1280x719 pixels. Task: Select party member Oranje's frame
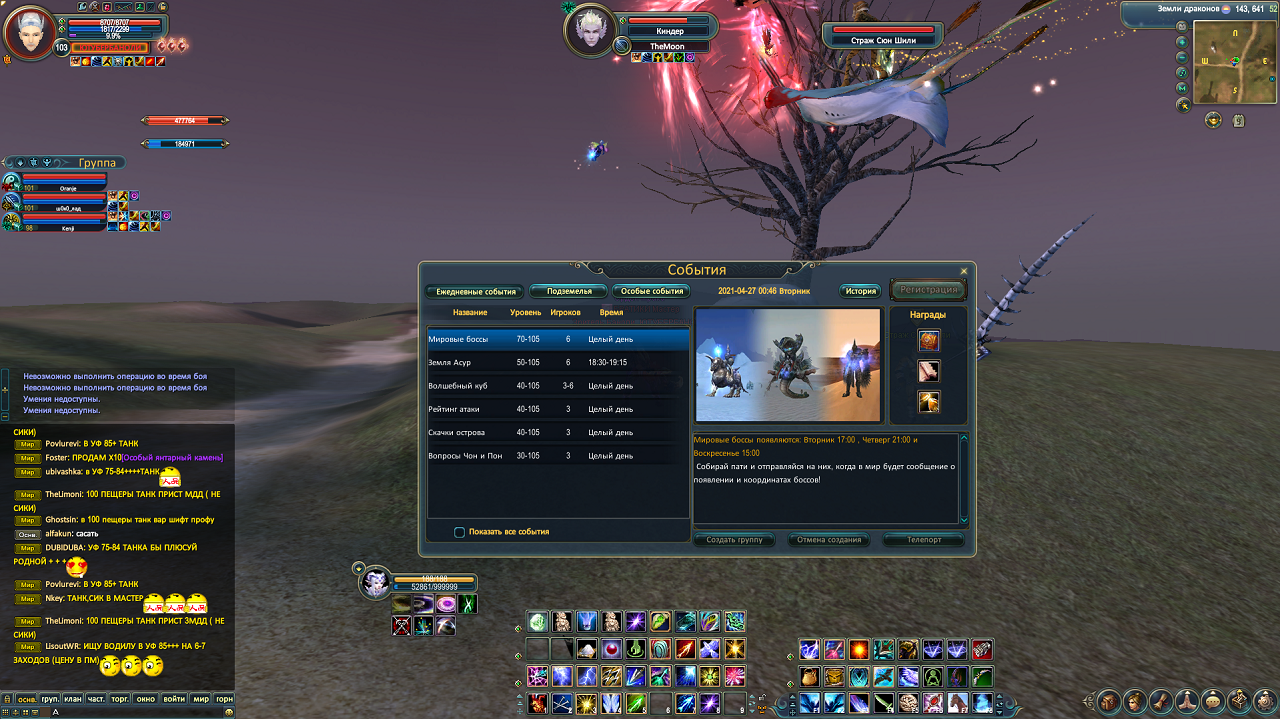click(x=62, y=182)
